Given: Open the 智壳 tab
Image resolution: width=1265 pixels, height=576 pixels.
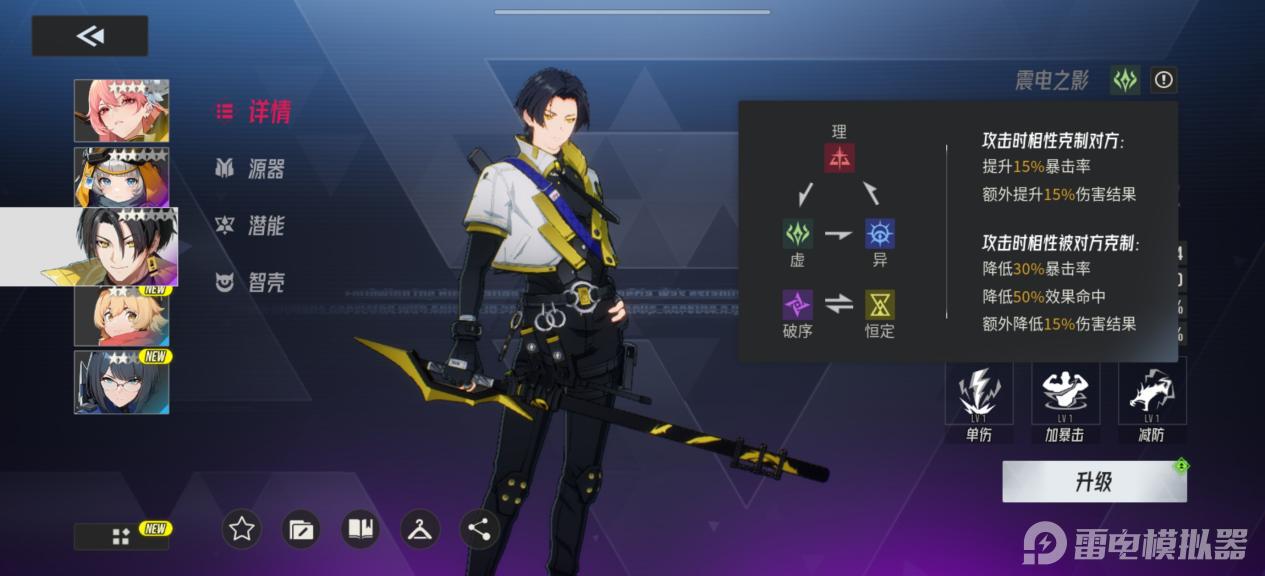Looking at the screenshot, I should click(252, 283).
